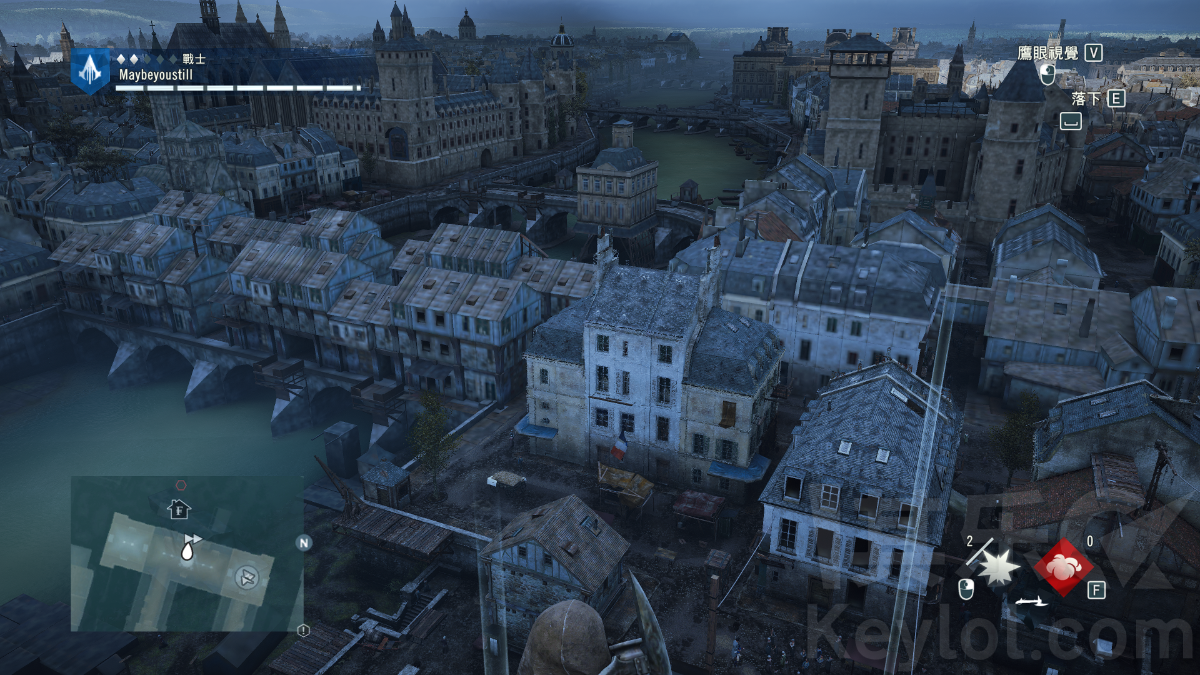The height and width of the screenshot is (675, 1200).
Task: Click the red hexagon marker on the minimap
Action: pyautogui.click(x=181, y=486)
